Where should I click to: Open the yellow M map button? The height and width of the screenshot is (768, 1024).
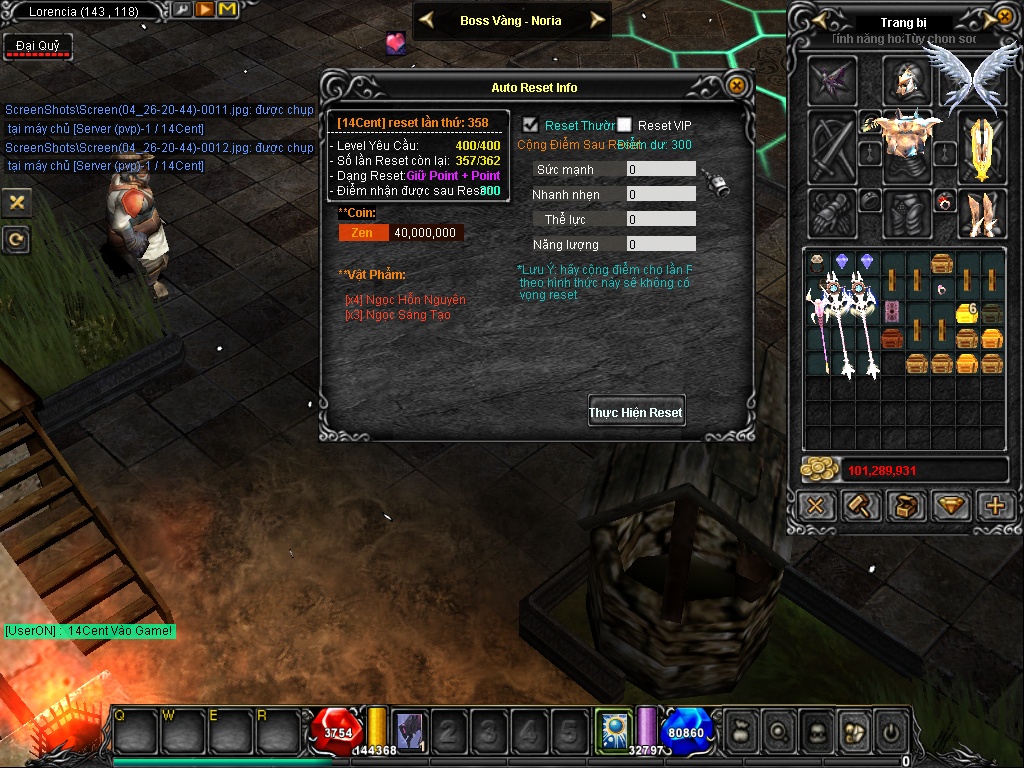pos(227,10)
